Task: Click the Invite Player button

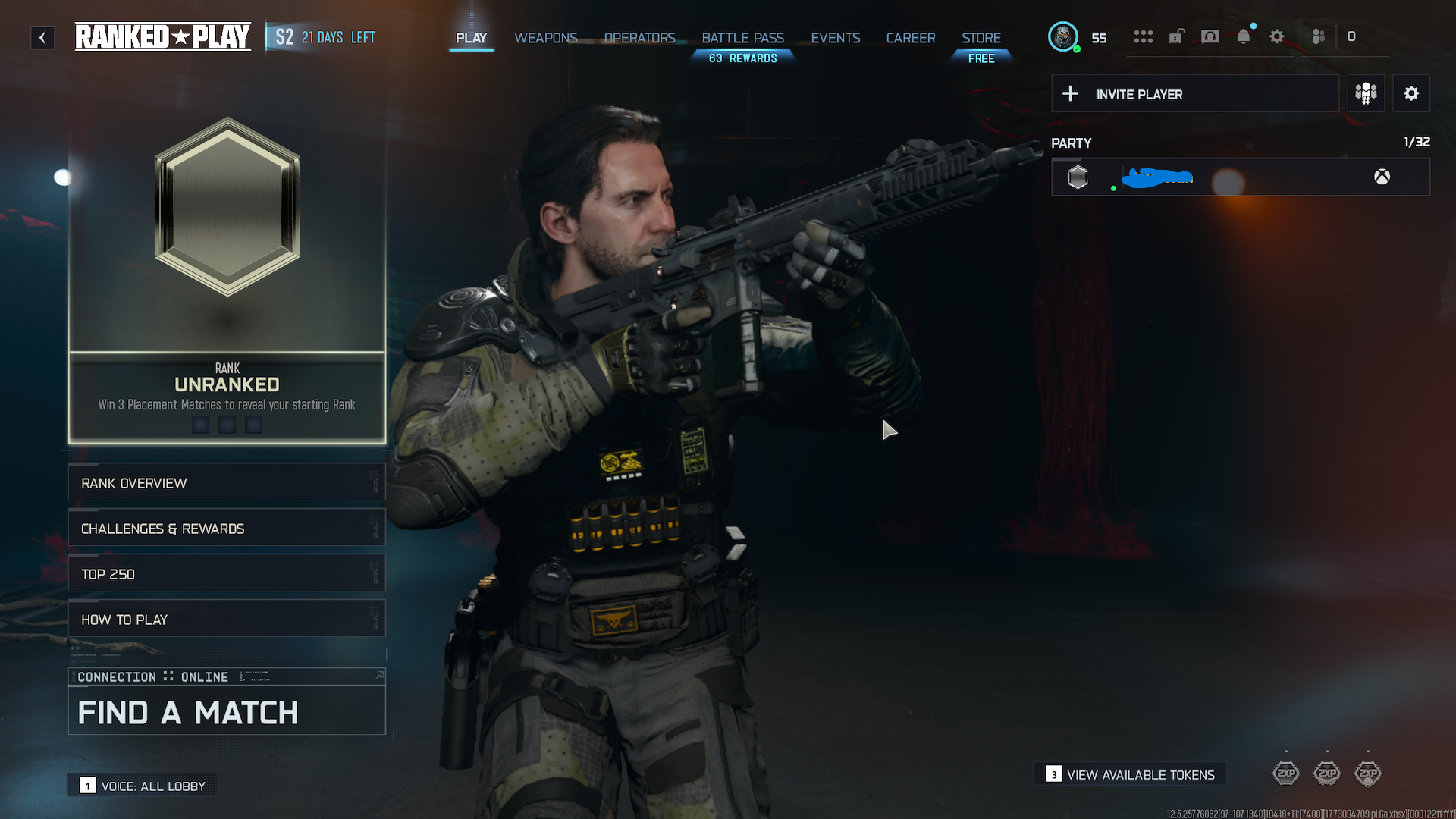Action: [x=1194, y=94]
